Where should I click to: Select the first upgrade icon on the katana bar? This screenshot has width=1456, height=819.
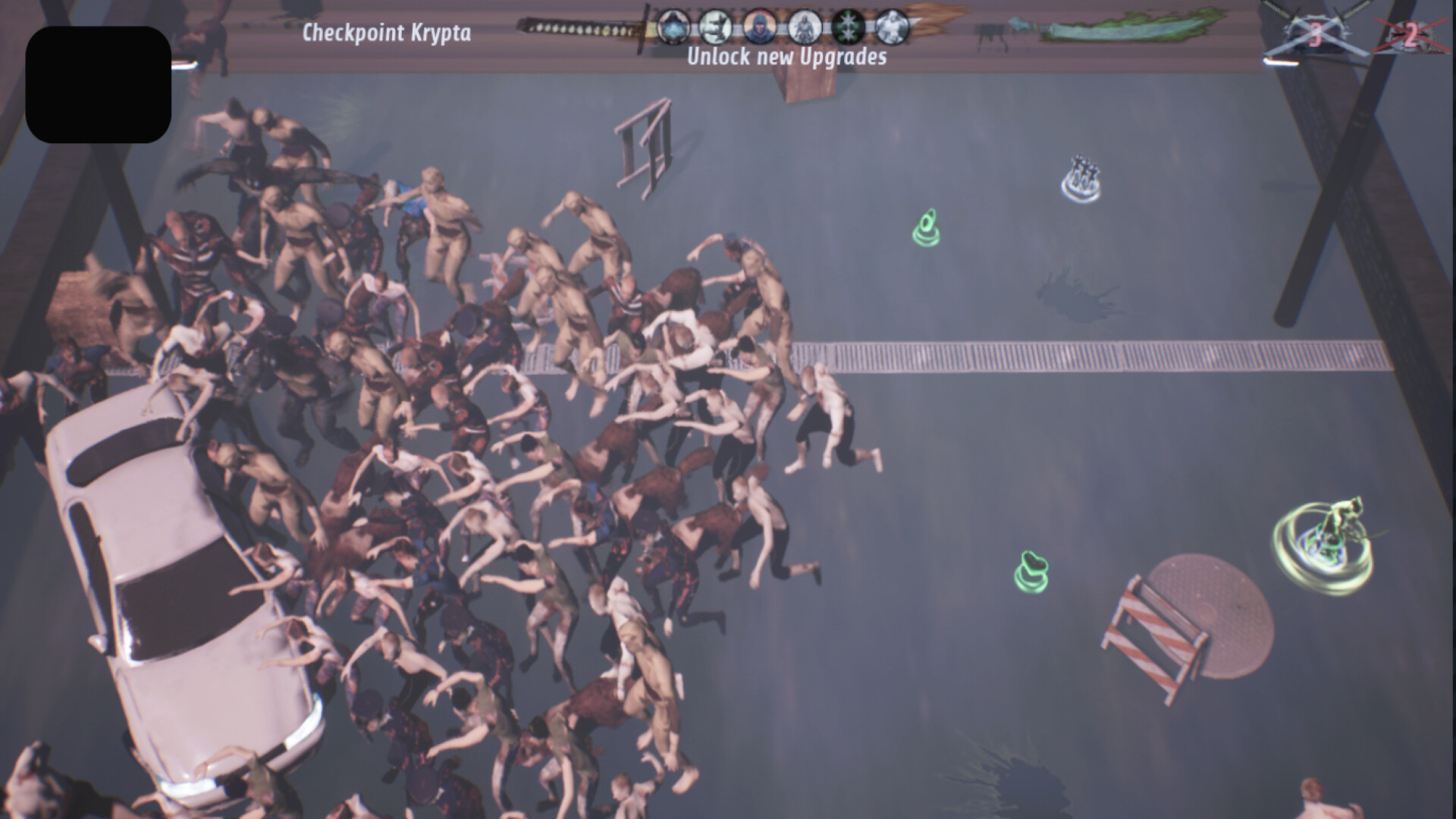(673, 26)
